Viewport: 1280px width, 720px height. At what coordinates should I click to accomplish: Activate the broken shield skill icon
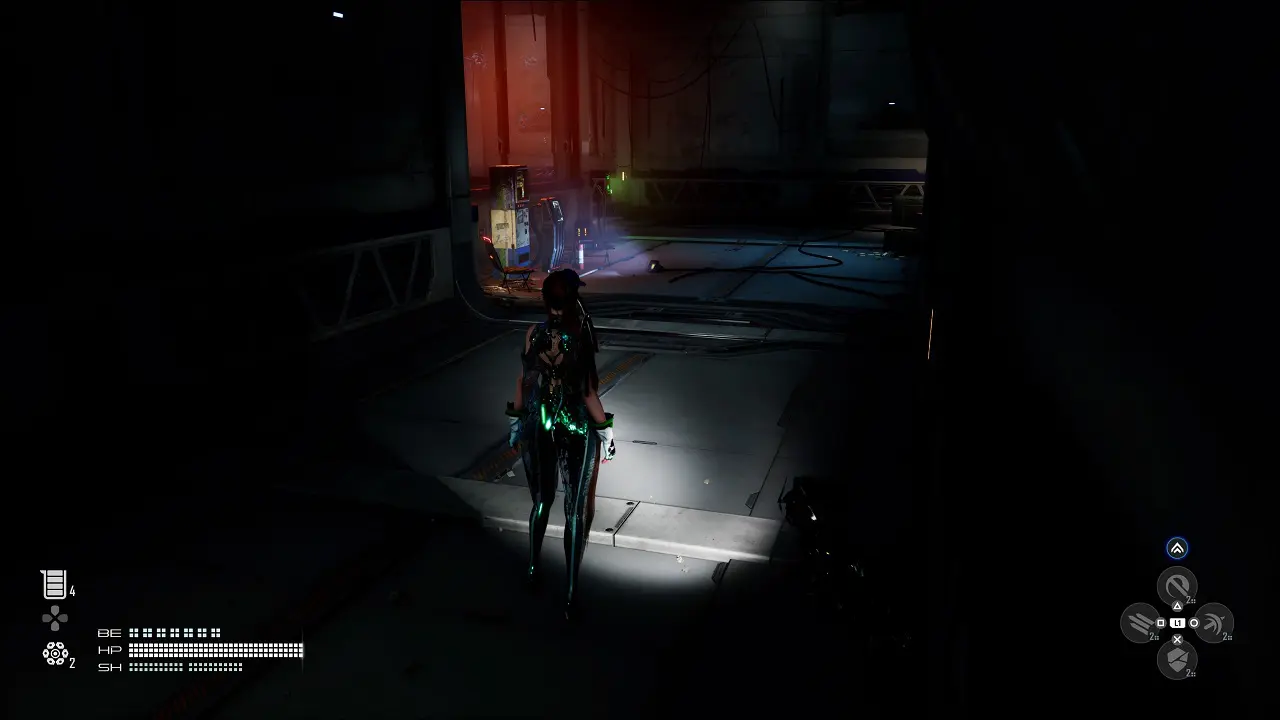(1177, 659)
